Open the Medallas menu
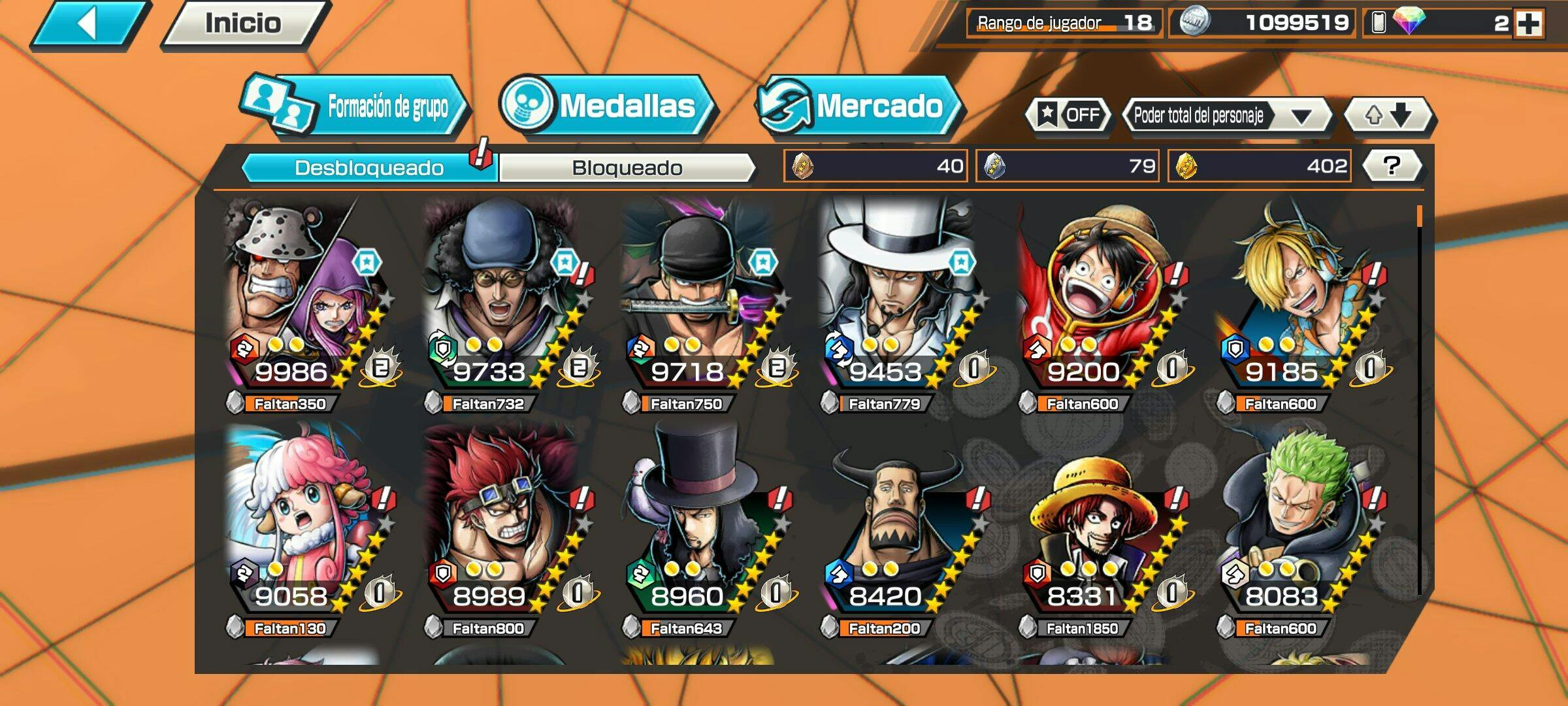This screenshot has width=1568, height=706. point(608,107)
